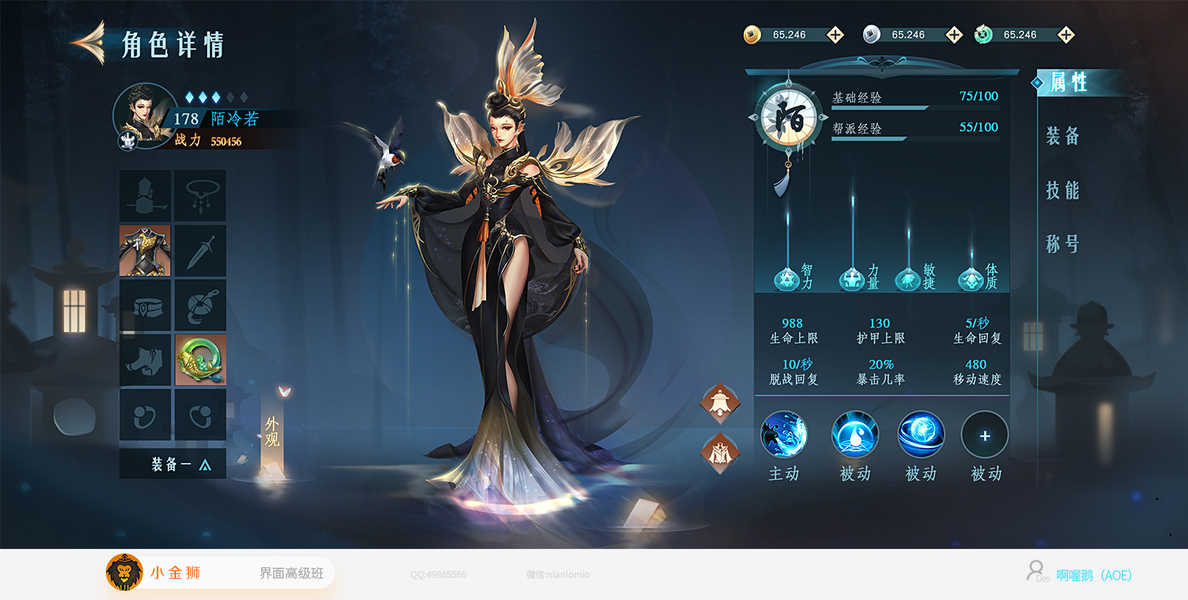Viewport: 1188px width, 600px height.
Task: Switch to the 装备 tab
Action: [x=1063, y=136]
